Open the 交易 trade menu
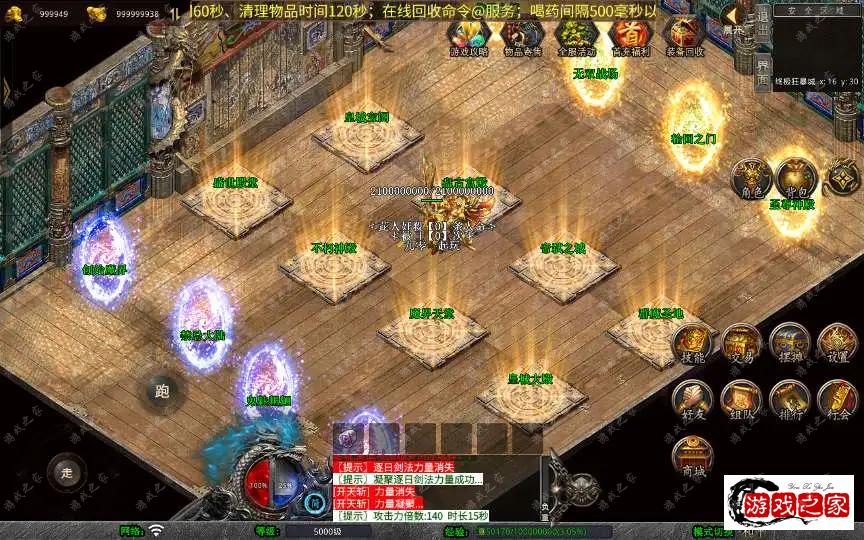Image resolution: width=864 pixels, height=540 pixels. click(741, 345)
